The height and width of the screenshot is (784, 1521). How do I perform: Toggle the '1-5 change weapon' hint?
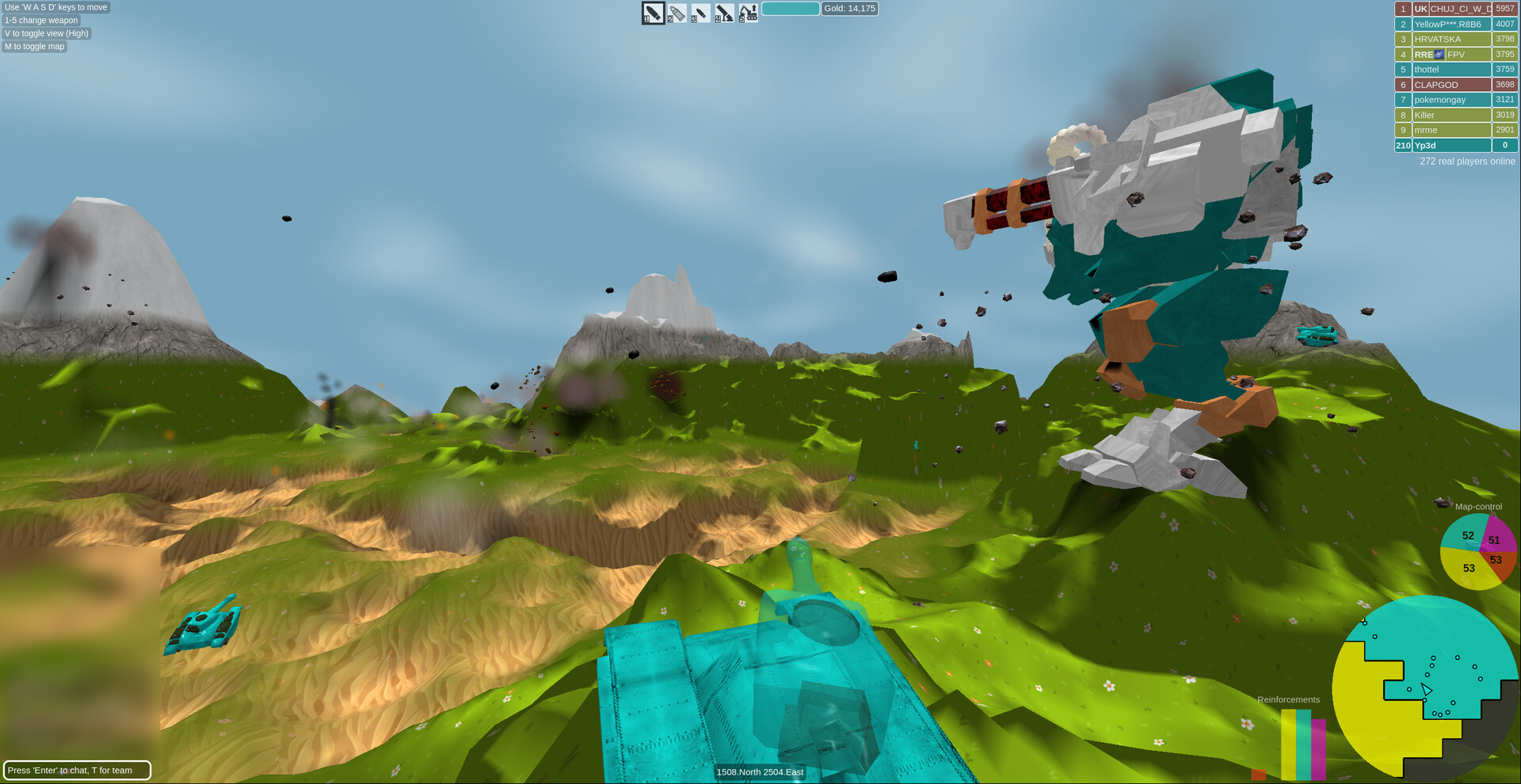40,20
